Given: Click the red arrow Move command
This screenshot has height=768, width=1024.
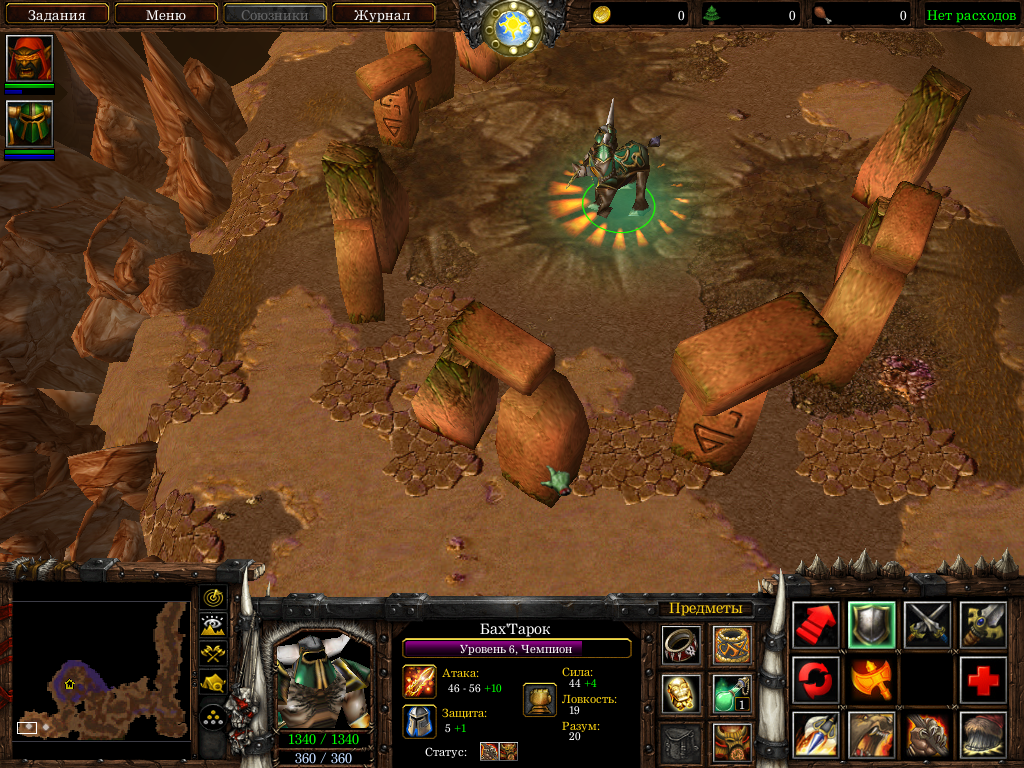Looking at the screenshot, I should 815,625.
